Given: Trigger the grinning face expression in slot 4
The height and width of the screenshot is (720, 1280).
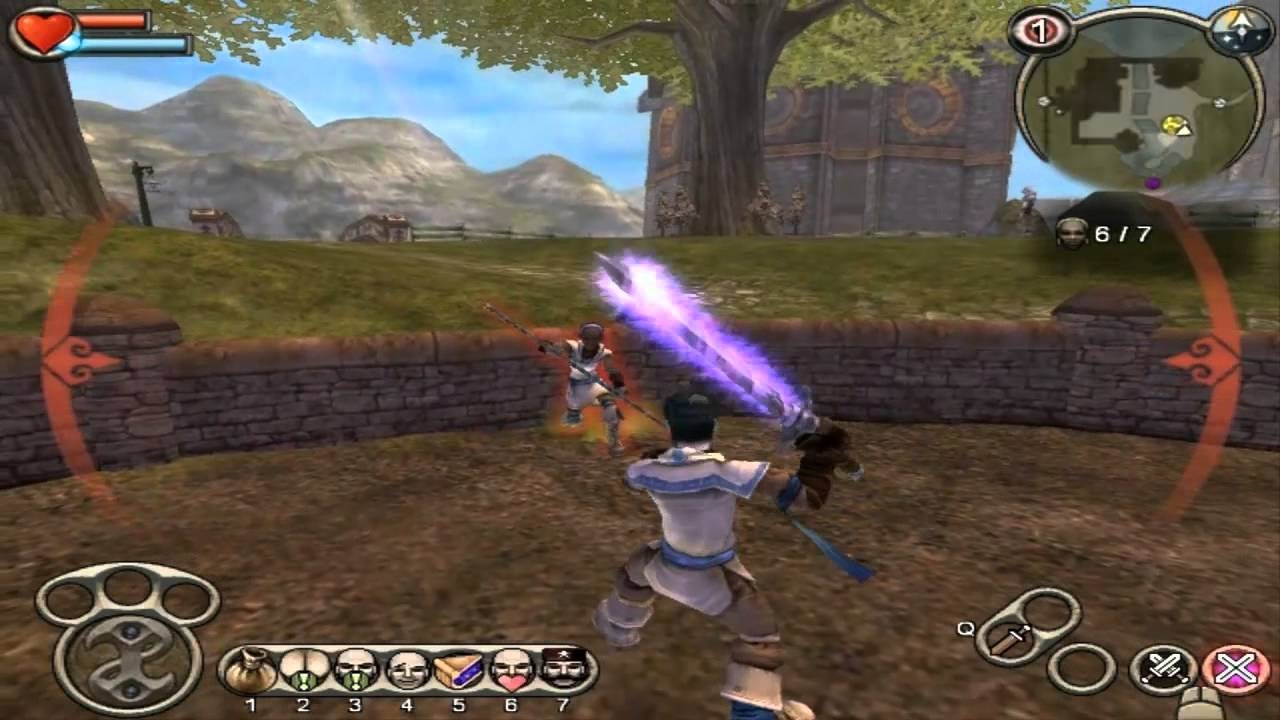Looking at the screenshot, I should (407, 670).
